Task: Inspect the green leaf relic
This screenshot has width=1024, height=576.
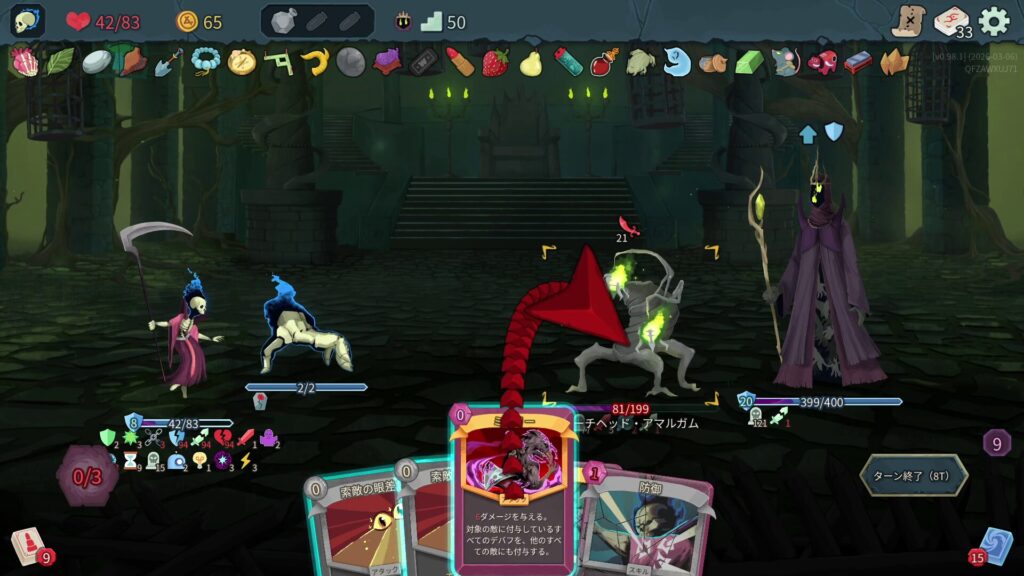Action: (x=59, y=62)
